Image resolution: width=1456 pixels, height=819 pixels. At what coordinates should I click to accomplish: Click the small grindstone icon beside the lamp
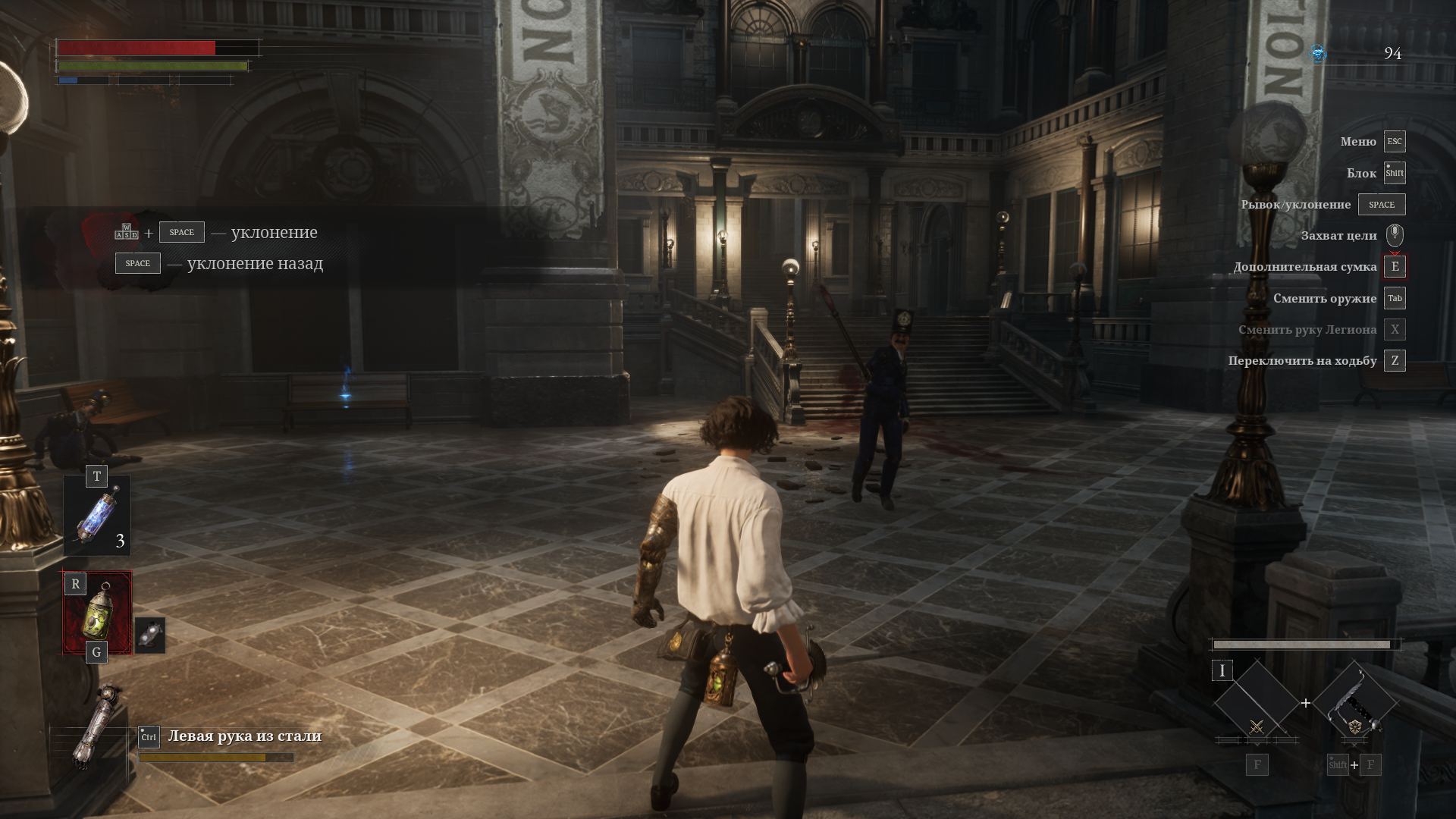pyautogui.click(x=150, y=635)
